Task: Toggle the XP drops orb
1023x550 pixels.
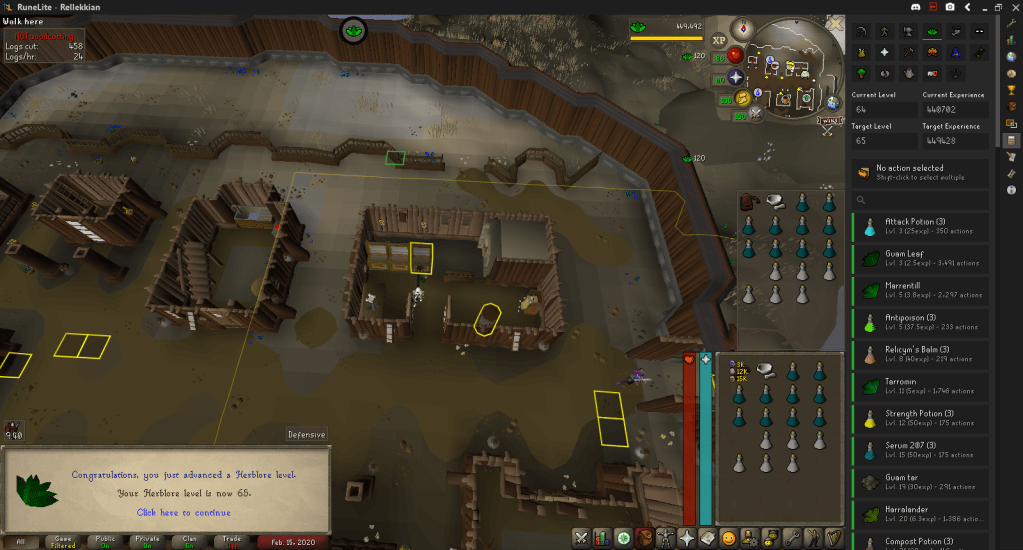Action: pyautogui.click(x=718, y=39)
